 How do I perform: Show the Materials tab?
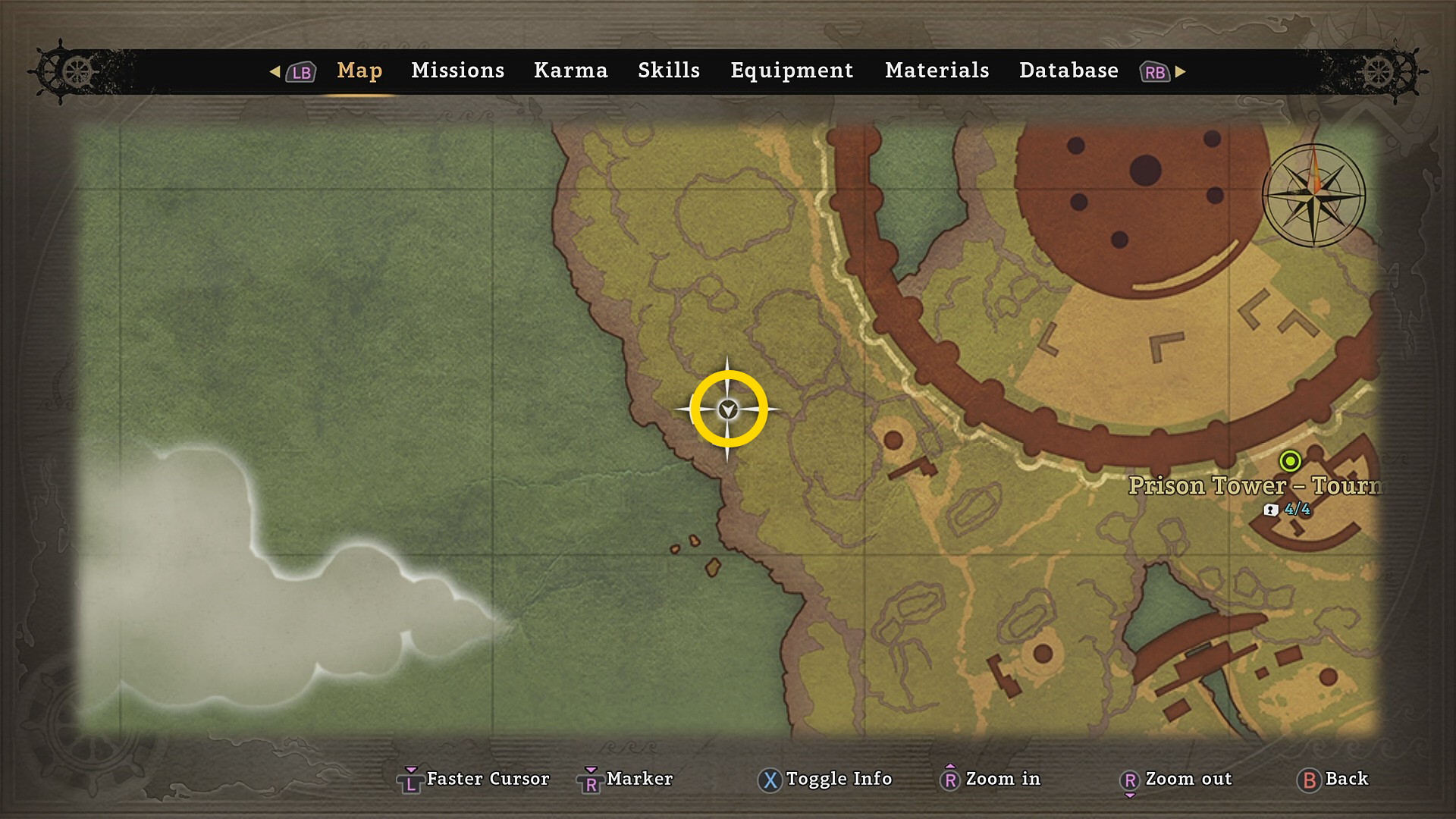pos(937,71)
